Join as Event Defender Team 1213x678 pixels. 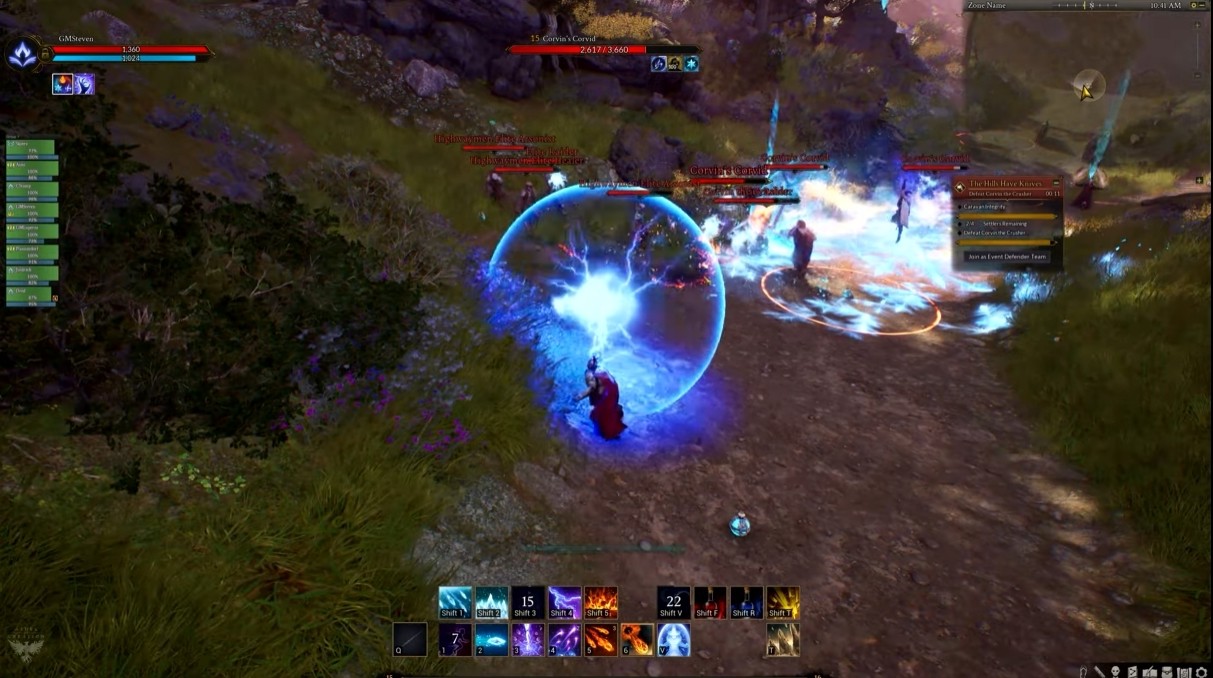[x=1006, y=257]
